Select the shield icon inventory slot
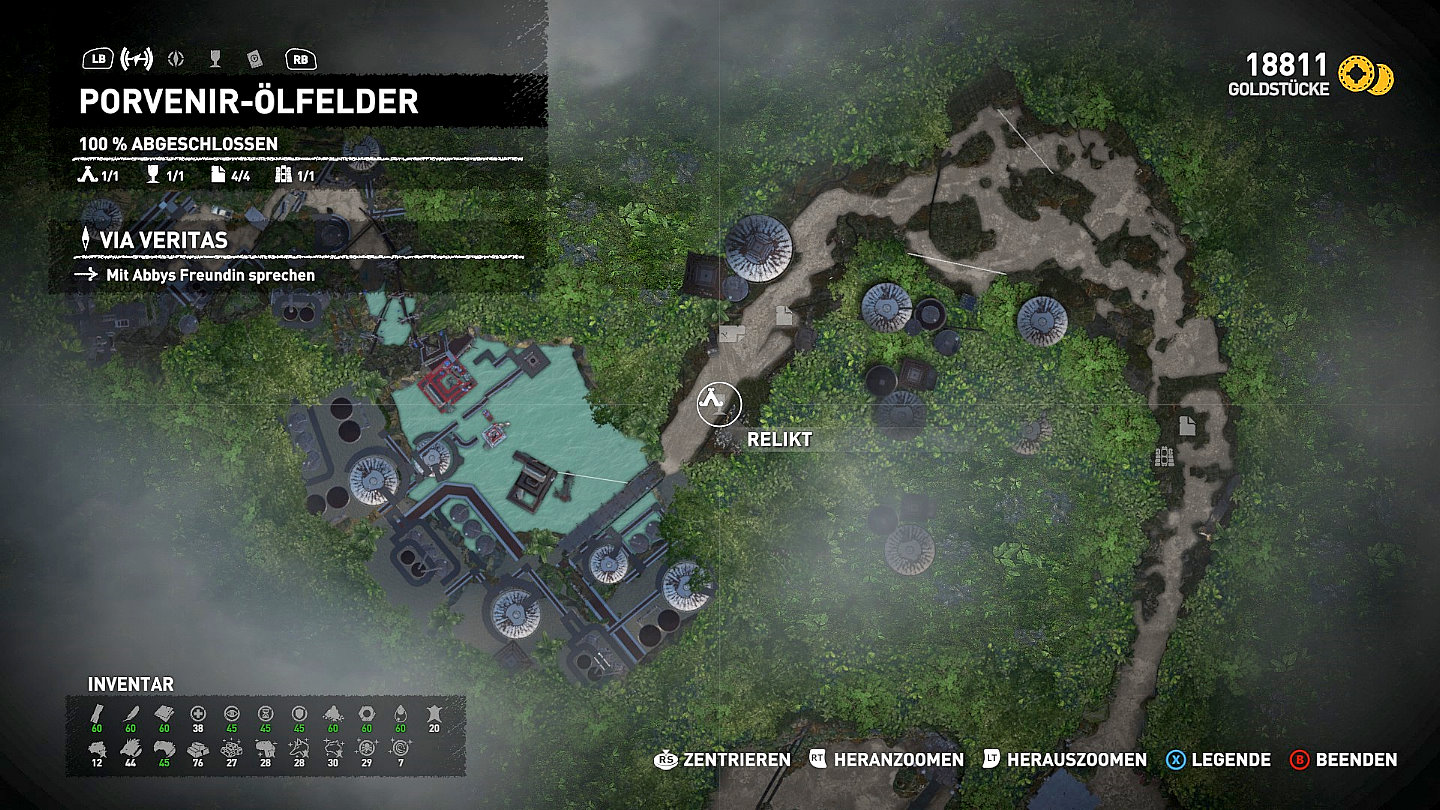This screenshot has height=810, width=1440. (299, 713)
